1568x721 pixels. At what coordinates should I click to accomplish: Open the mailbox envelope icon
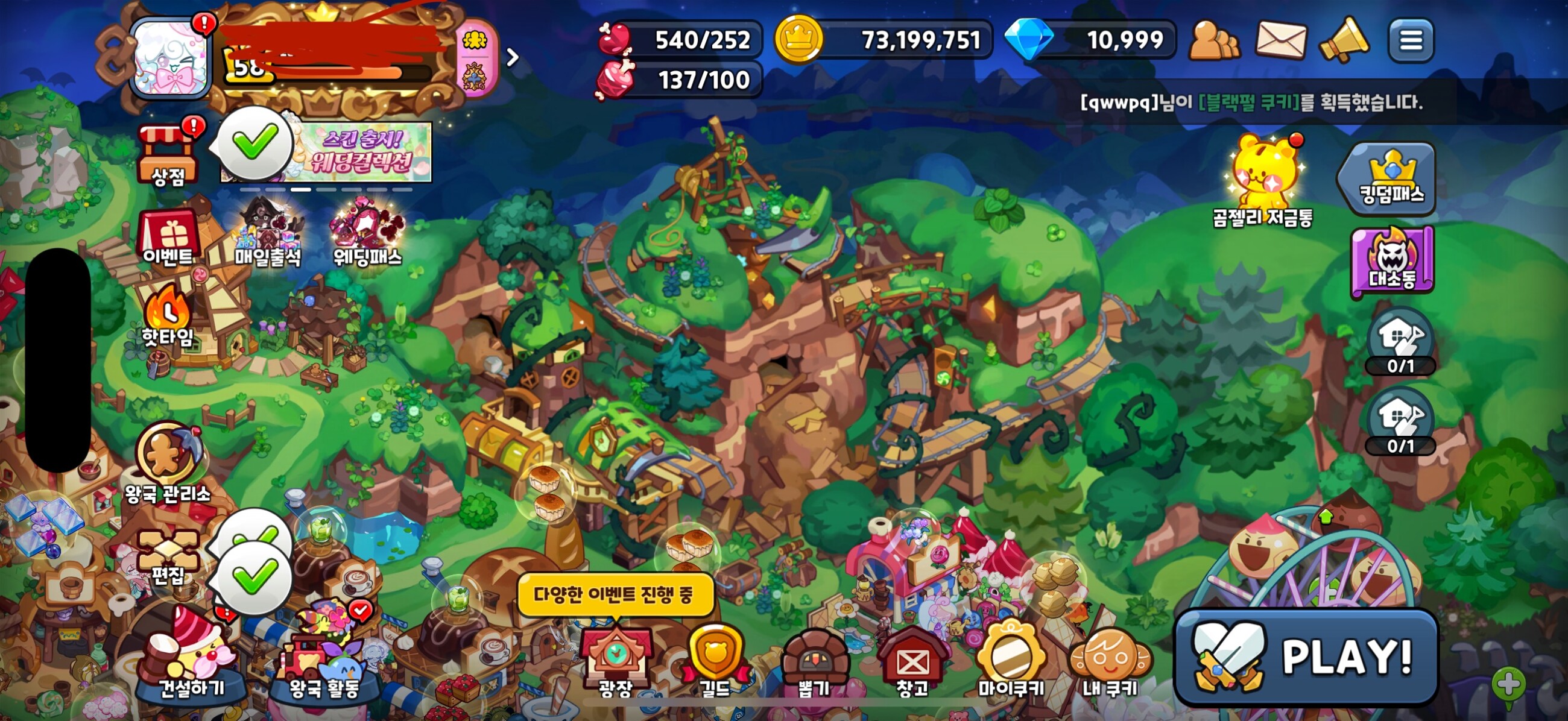coord(1281,40)
